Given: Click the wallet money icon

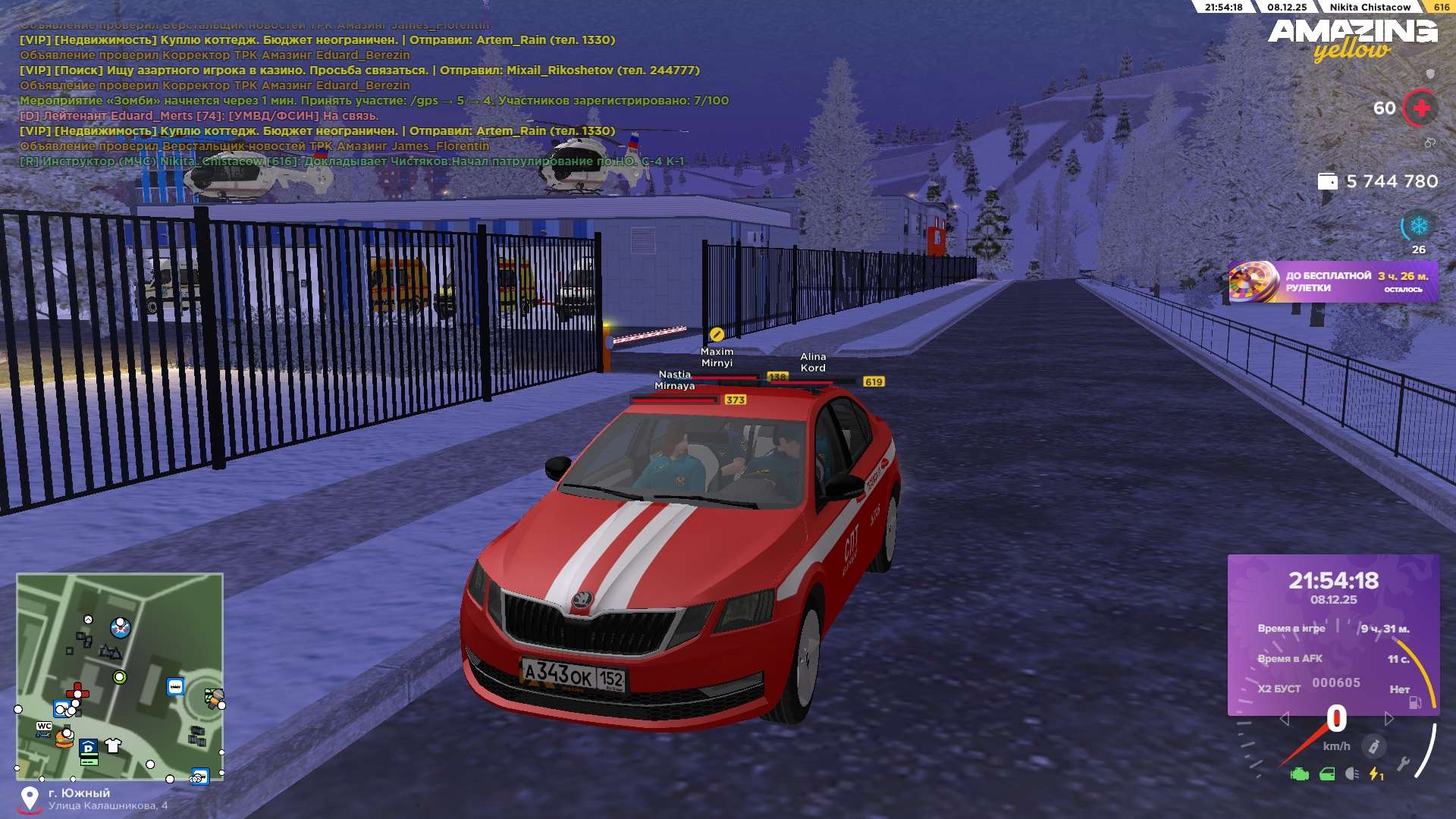Looking at the screenshot, I should click(1327, 181).
